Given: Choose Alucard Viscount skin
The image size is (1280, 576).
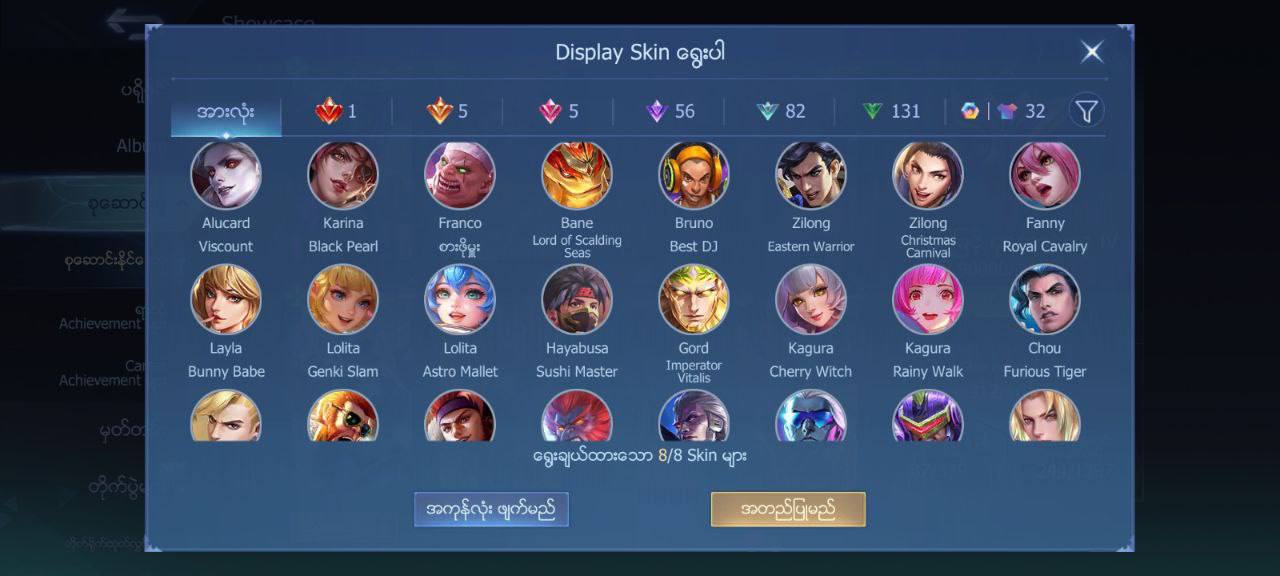Looking at the screenshot, I should pos(226,175).
